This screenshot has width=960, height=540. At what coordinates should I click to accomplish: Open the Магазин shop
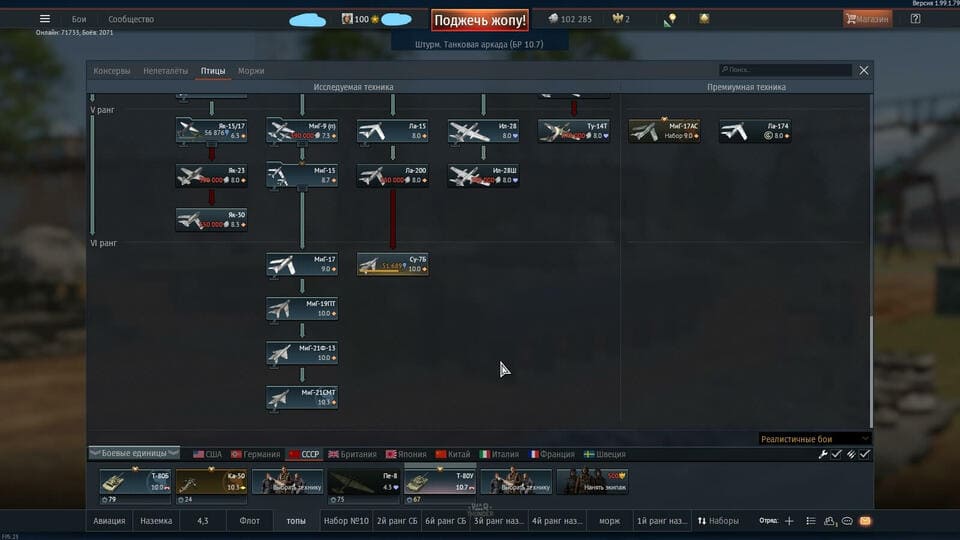point(867,19)
